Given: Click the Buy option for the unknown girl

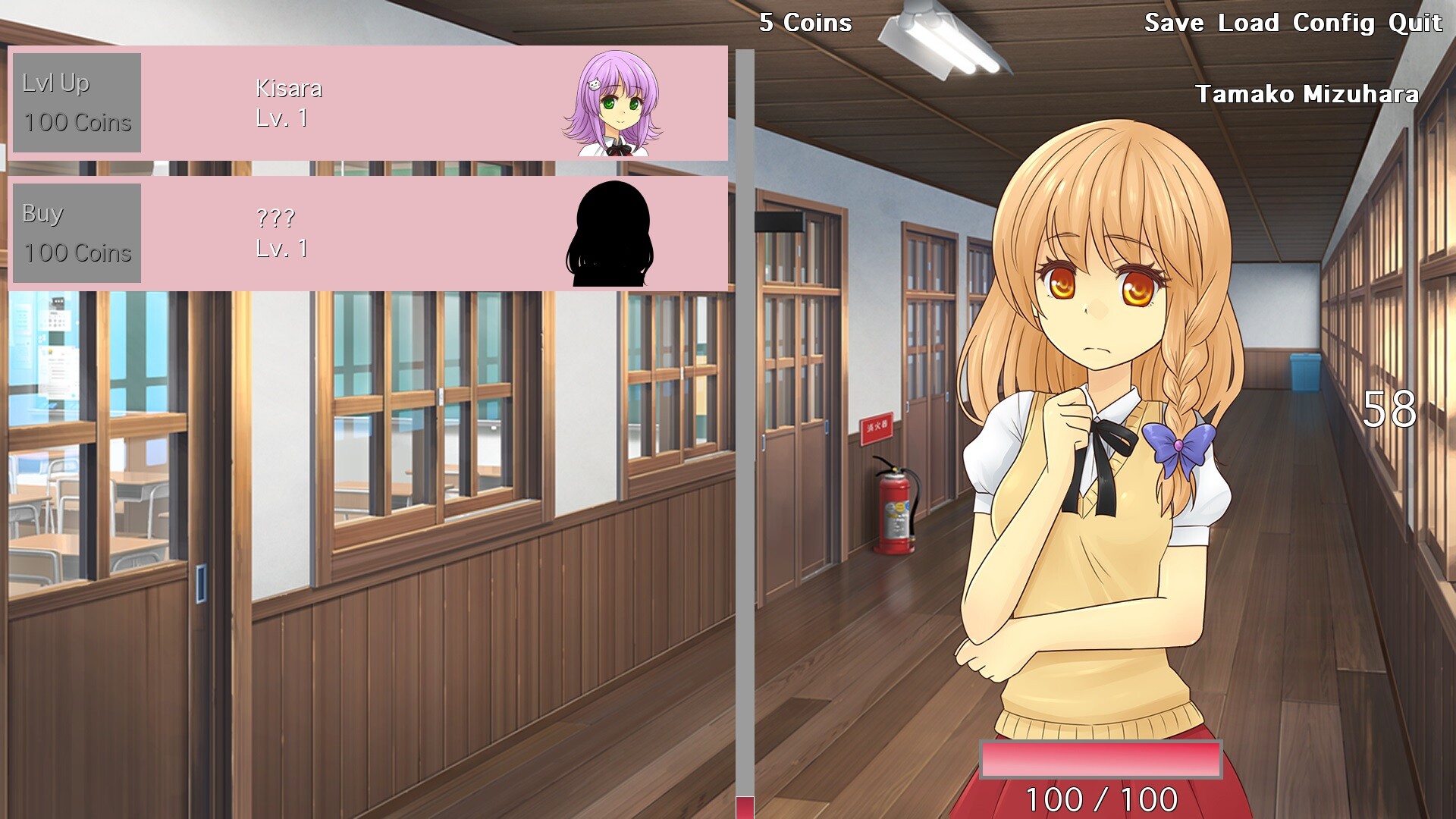Looking at the screenshot, I should [x=76, y=233].
